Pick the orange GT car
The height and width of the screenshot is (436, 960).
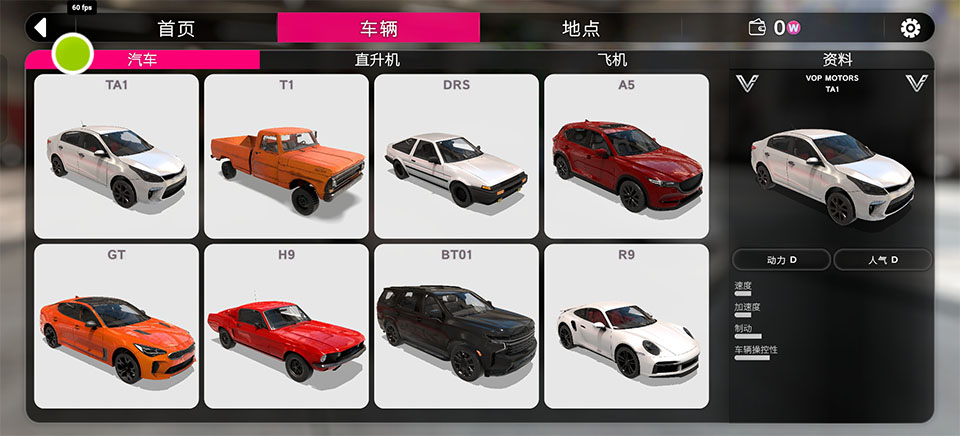116,326
